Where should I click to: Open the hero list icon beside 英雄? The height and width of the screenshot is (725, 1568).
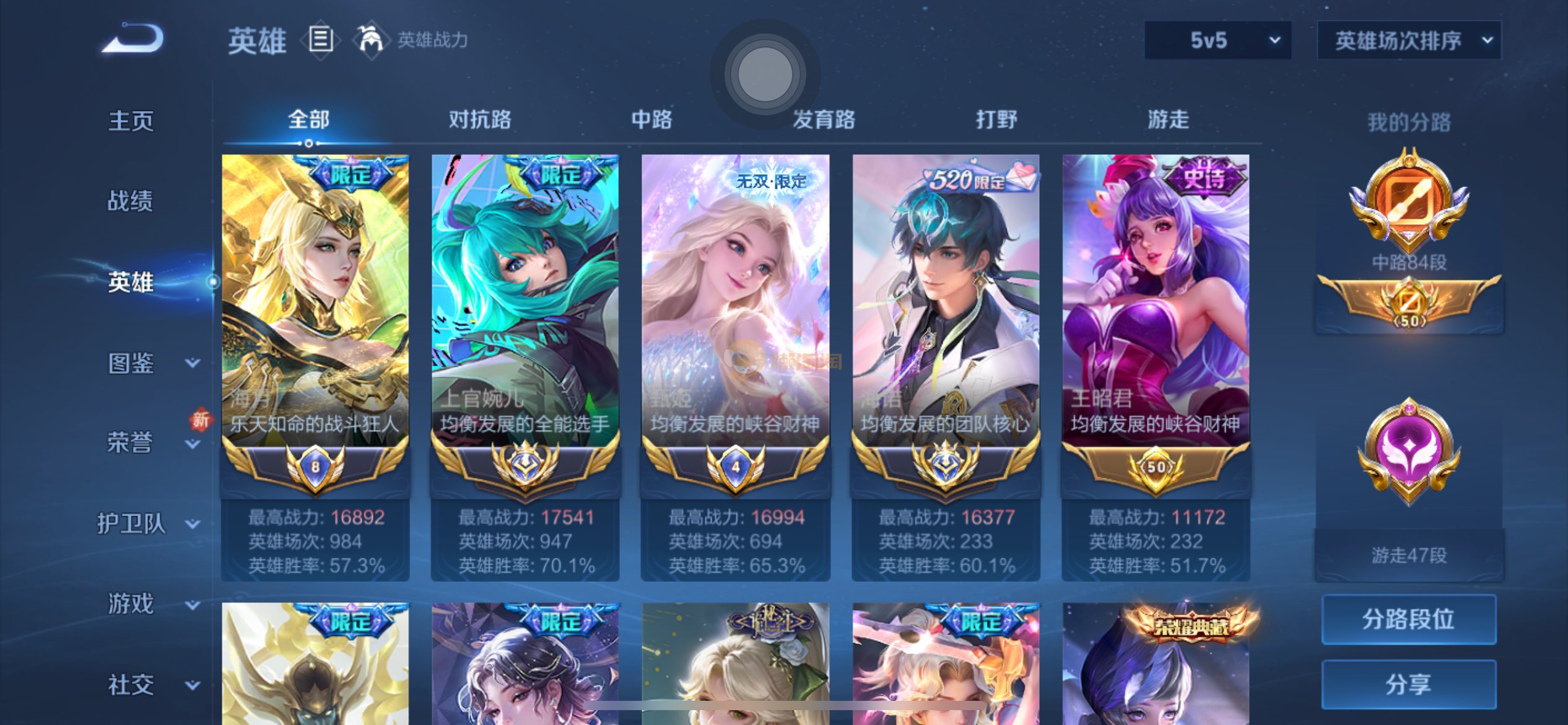click(321, 40)
